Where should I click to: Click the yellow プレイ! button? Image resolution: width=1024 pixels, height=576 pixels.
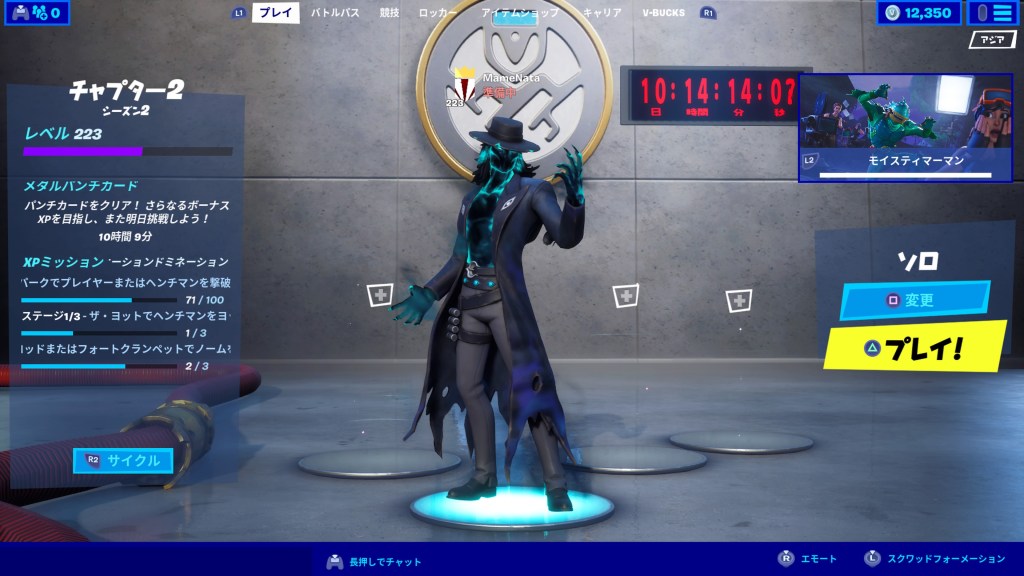click(x=914, y=348)
